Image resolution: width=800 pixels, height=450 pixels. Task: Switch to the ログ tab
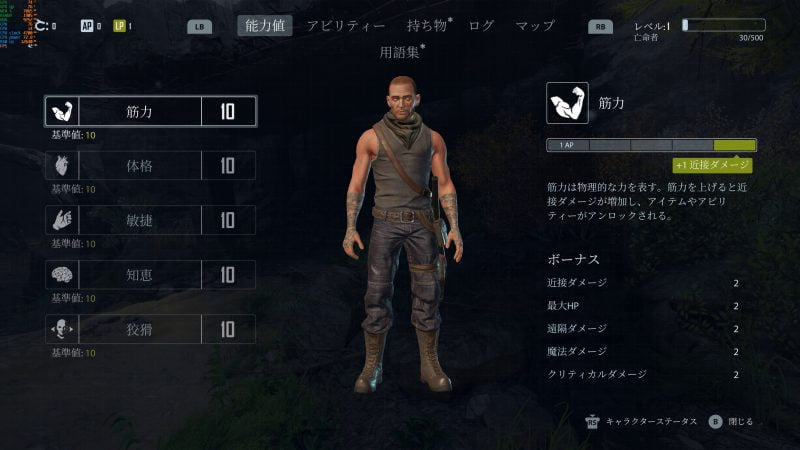tap(481, 25)
